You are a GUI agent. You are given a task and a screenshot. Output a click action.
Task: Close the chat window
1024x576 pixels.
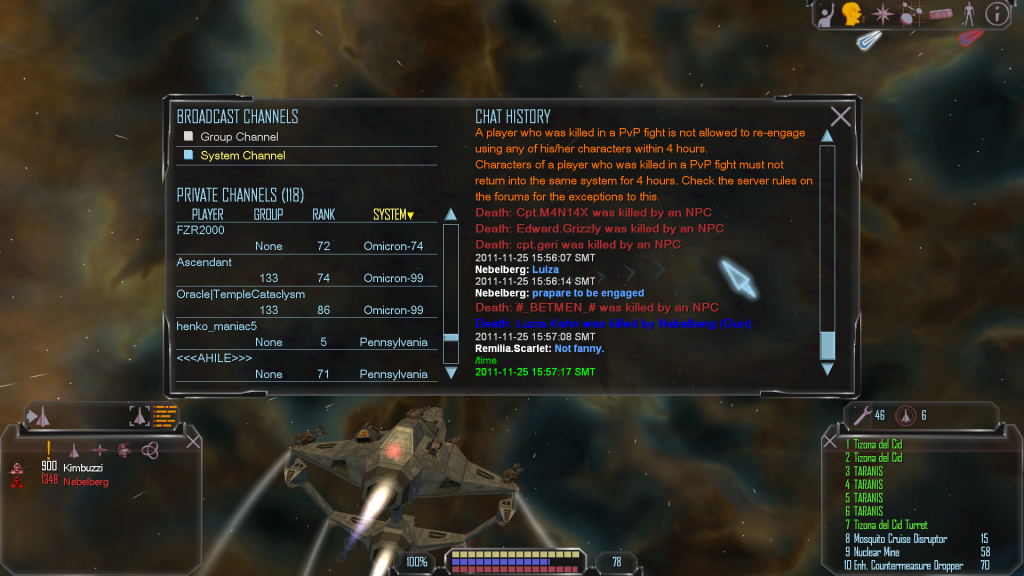point(841,117)
